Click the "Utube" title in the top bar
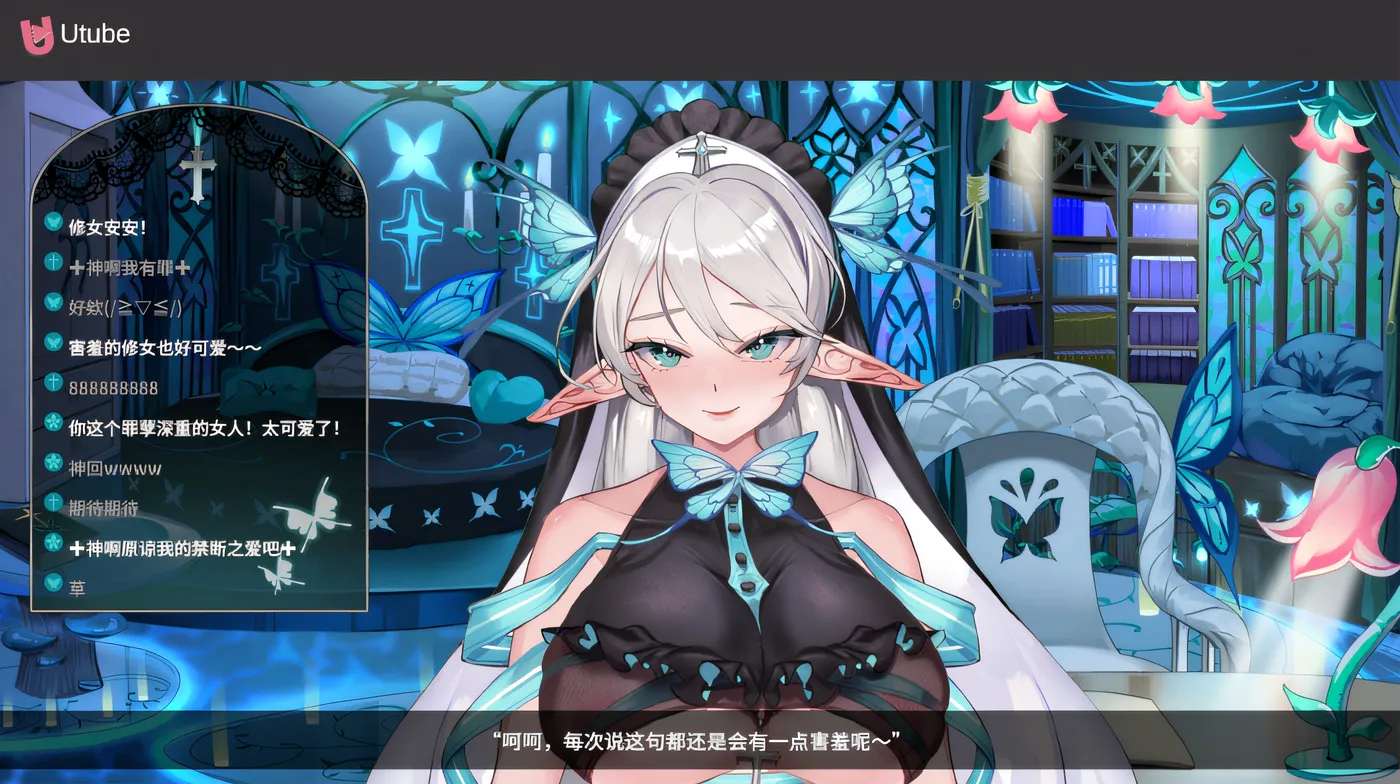This screenshot has width=1400, height=784. [97, 33]
